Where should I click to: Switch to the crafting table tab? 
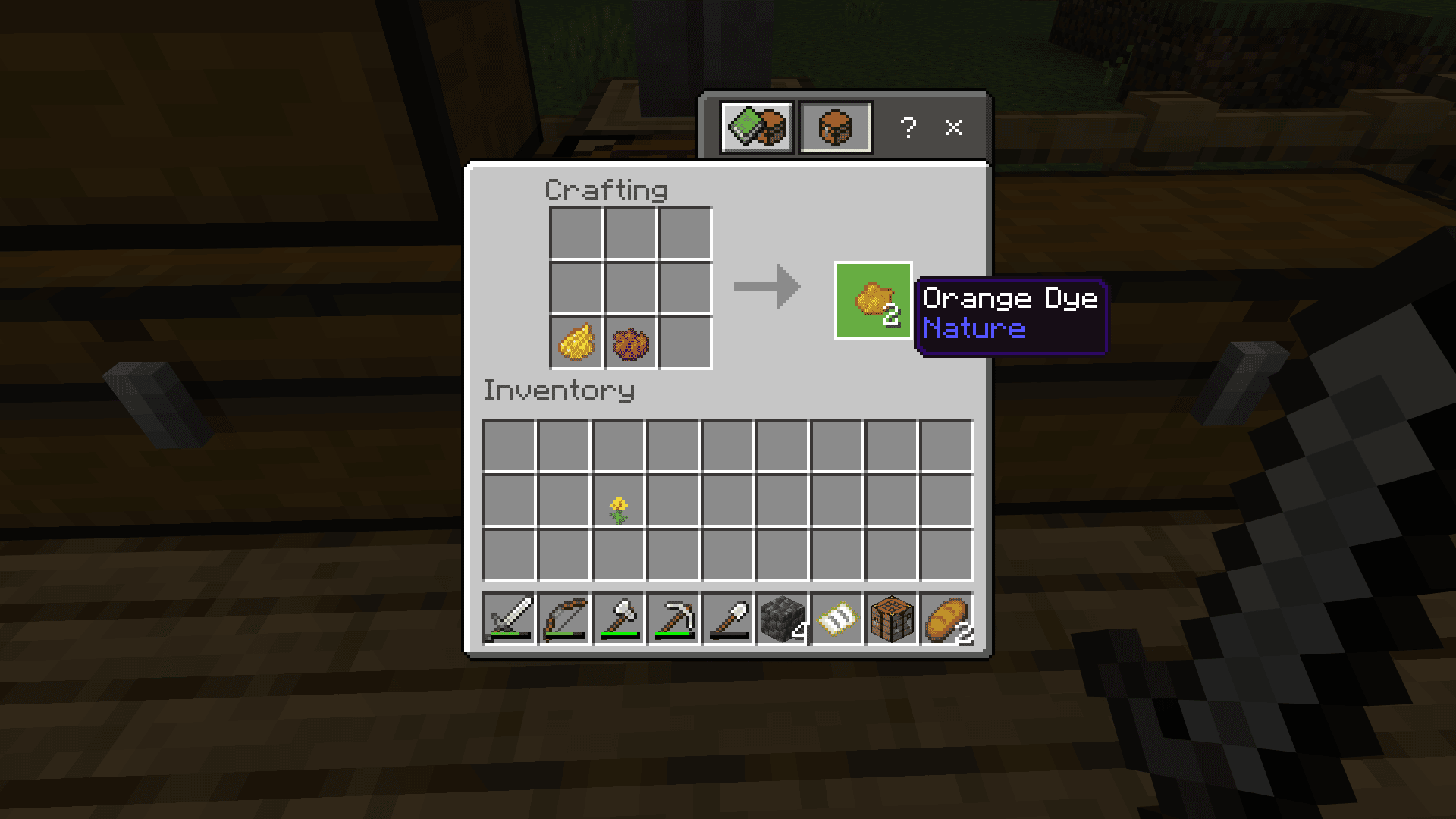(x=834, y=127)
